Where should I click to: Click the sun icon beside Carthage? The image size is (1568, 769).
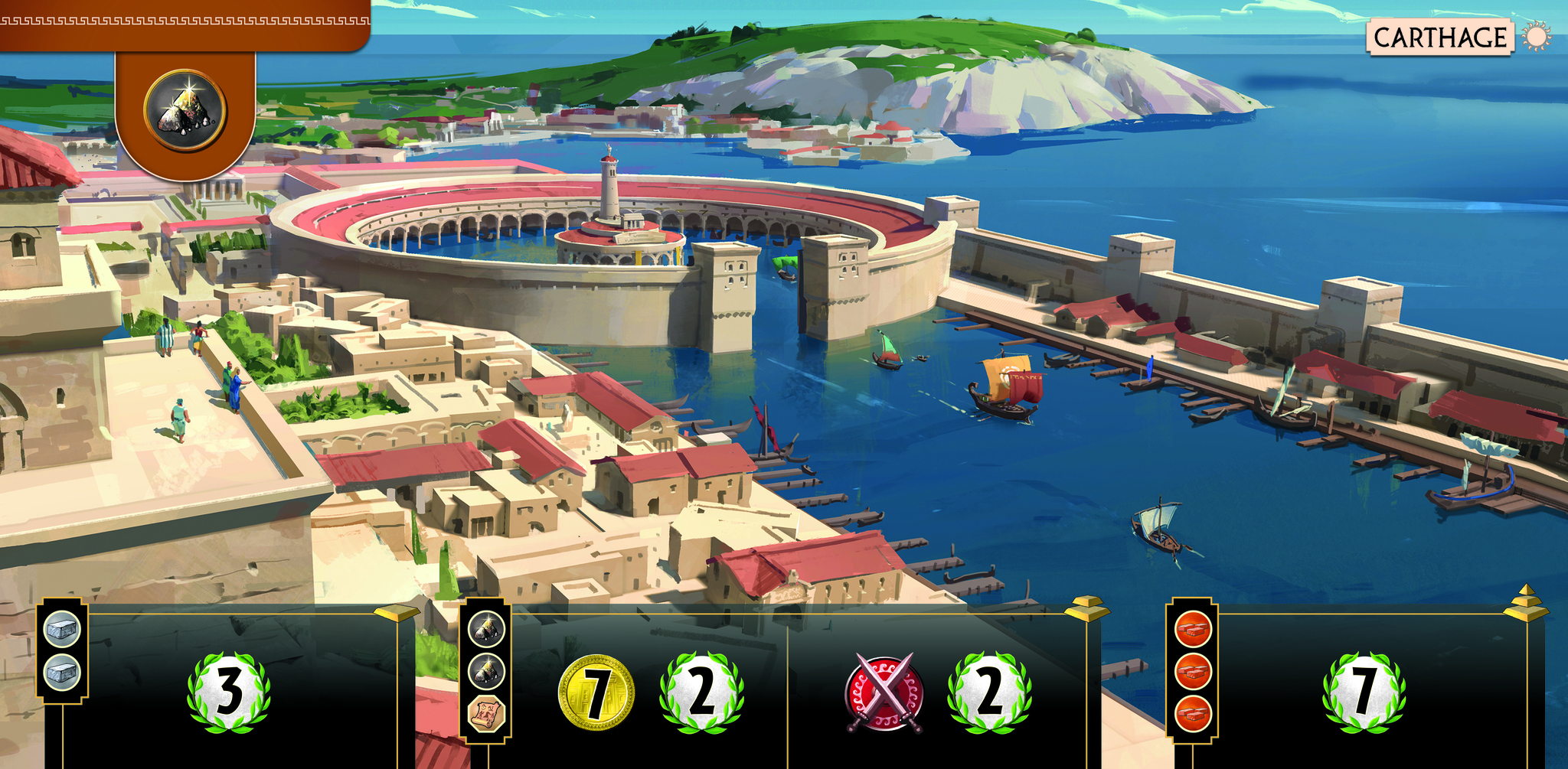[1537, 37]
